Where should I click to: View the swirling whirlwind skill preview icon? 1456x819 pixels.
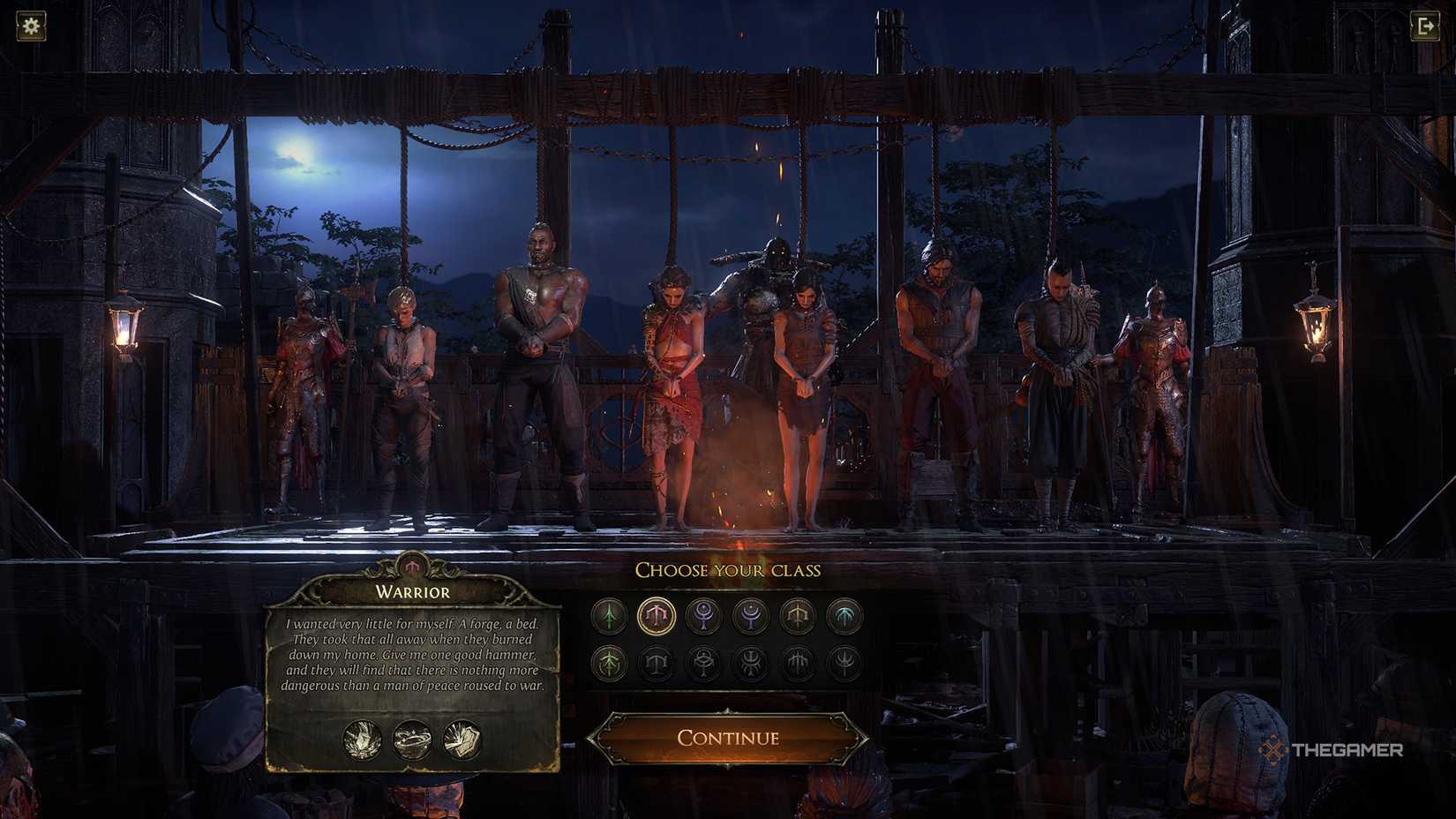pyautogui.click(x=412, y=739)
